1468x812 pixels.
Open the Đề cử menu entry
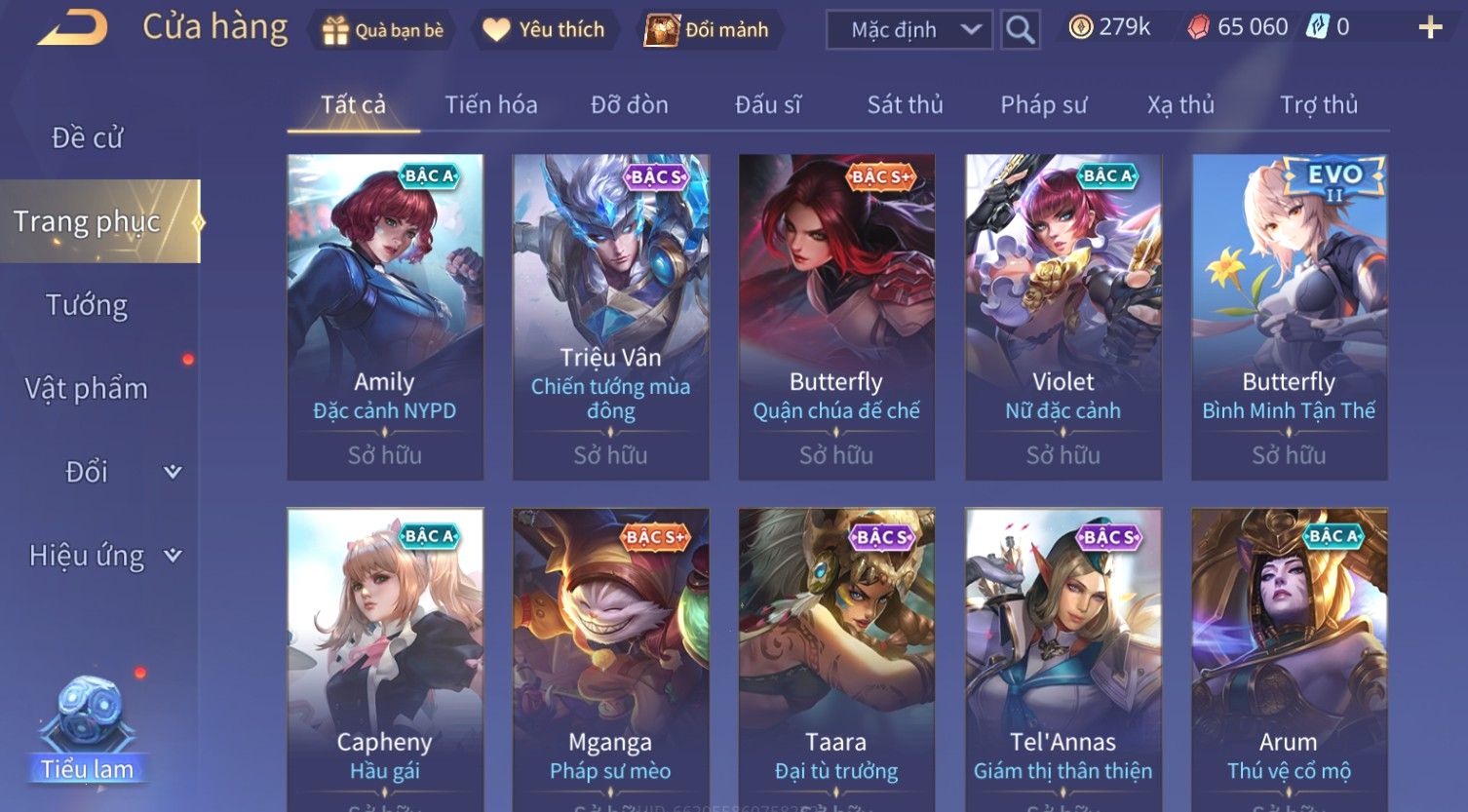click(88, 138)
